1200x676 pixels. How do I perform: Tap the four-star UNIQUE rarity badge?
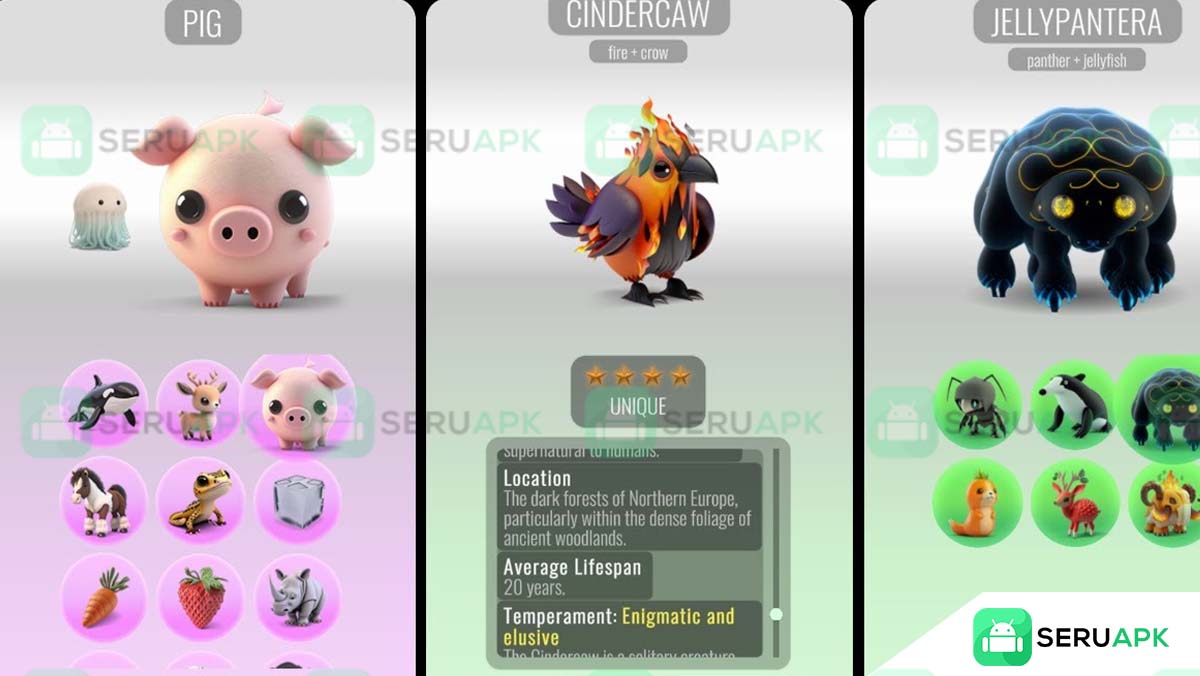[x=638, y=391]
